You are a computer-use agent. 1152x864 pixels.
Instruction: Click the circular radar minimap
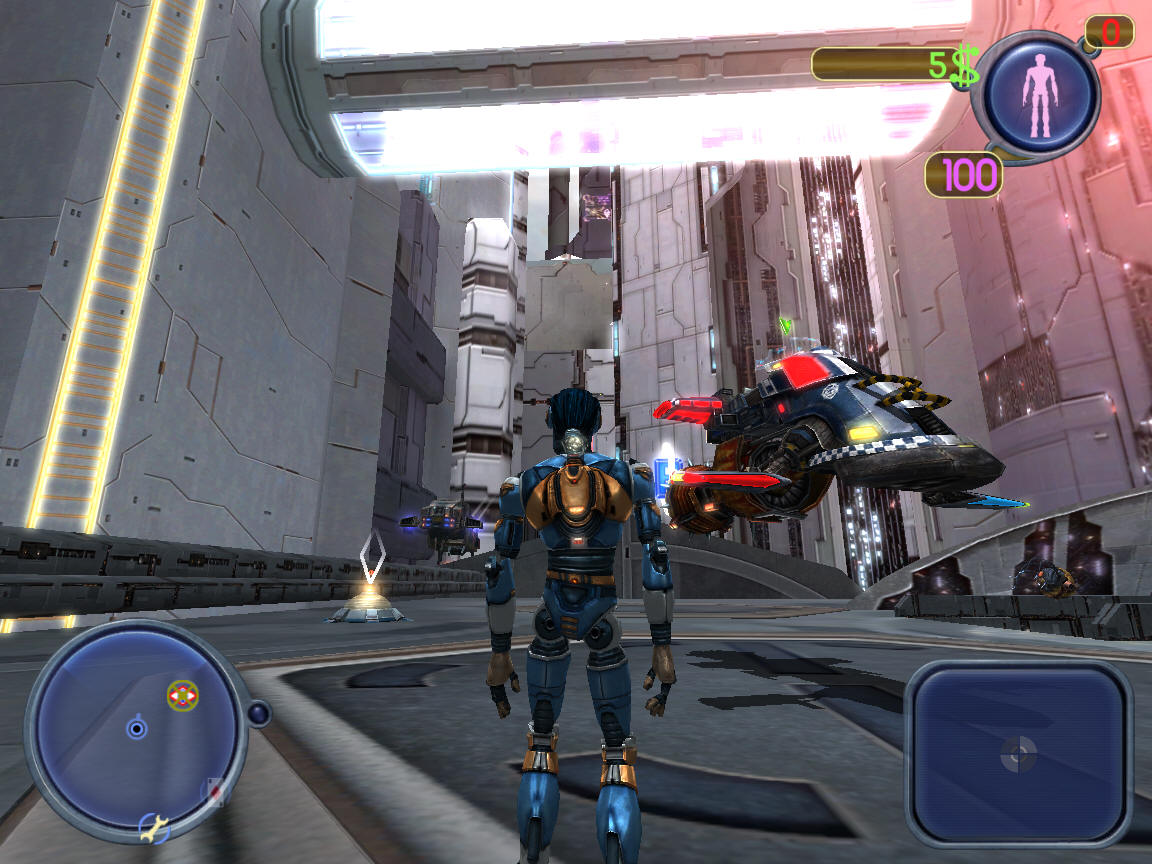coord(133,731)
